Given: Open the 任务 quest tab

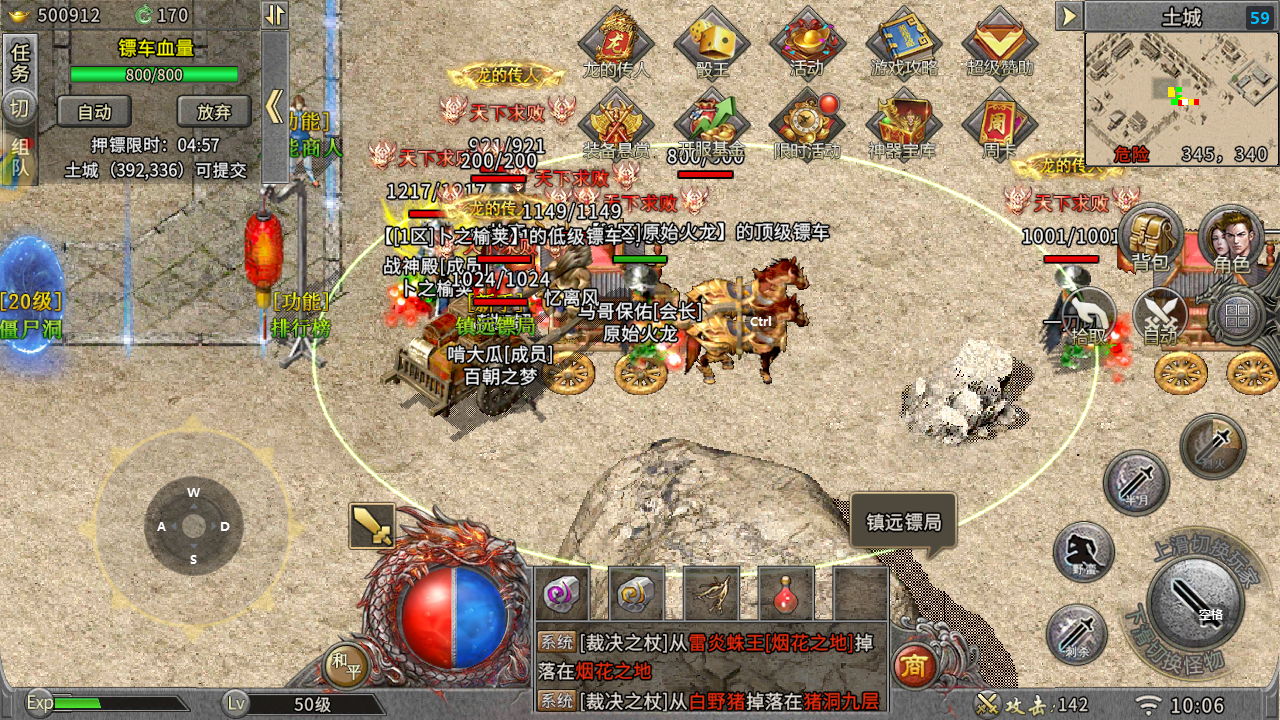Looking at the screenshot, I should tap(19, 62).
